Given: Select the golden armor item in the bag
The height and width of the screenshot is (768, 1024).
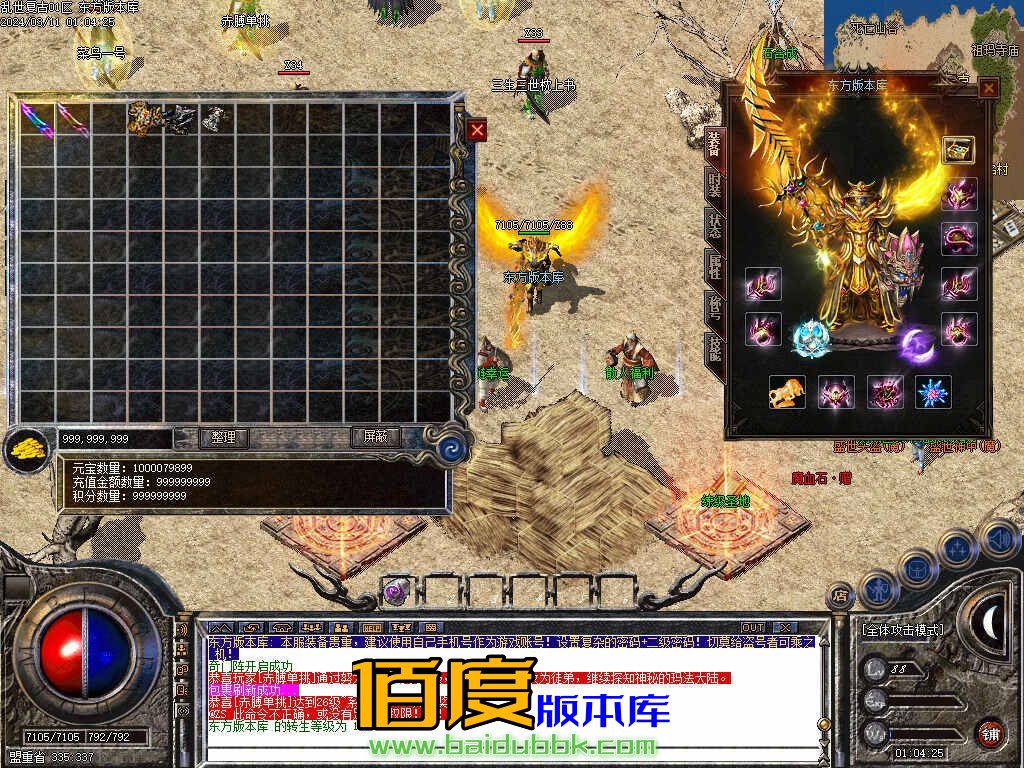Looking at the screenshot, I should point(144,118).
